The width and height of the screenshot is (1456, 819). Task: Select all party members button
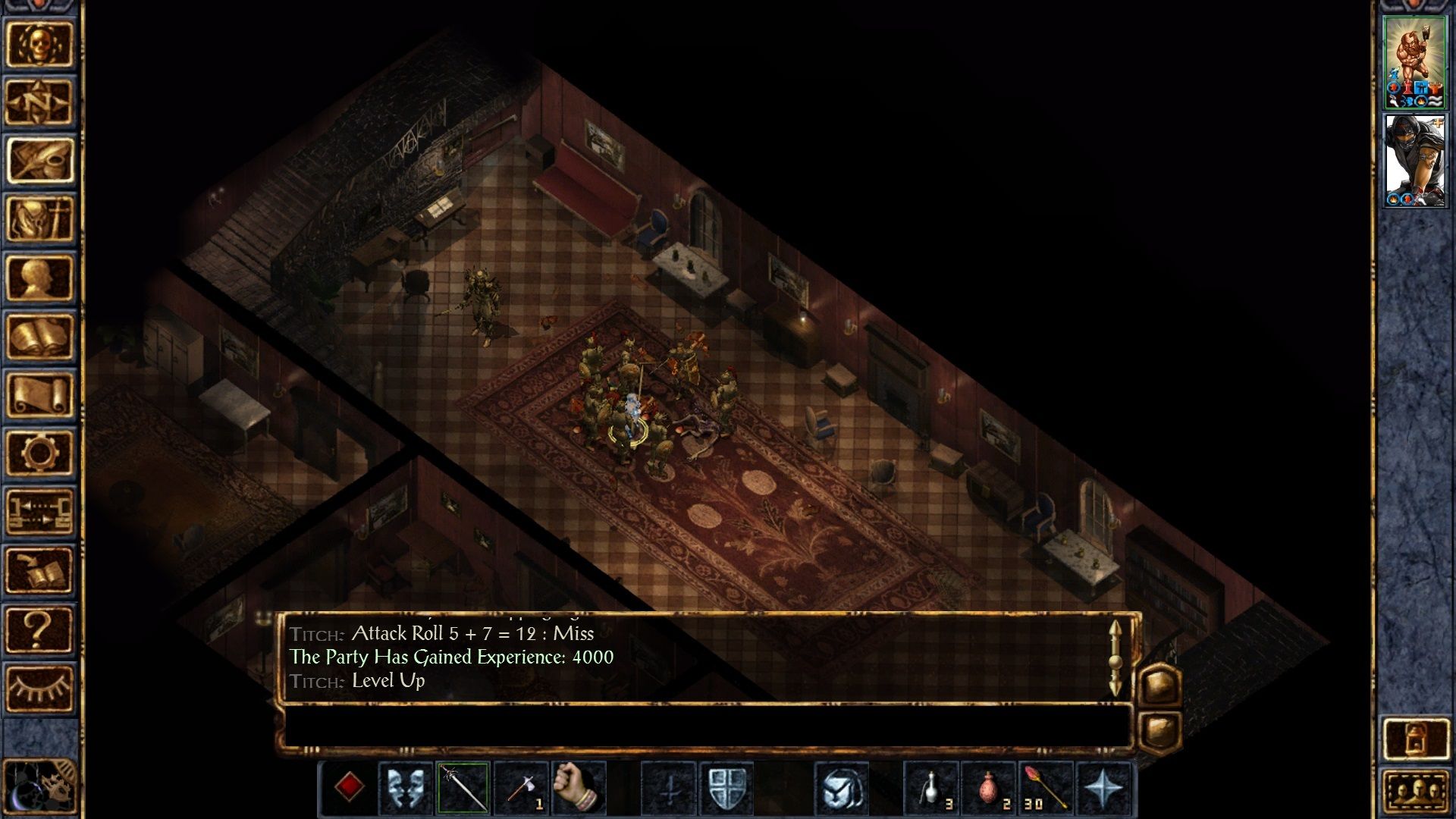tap(1415, 791)
